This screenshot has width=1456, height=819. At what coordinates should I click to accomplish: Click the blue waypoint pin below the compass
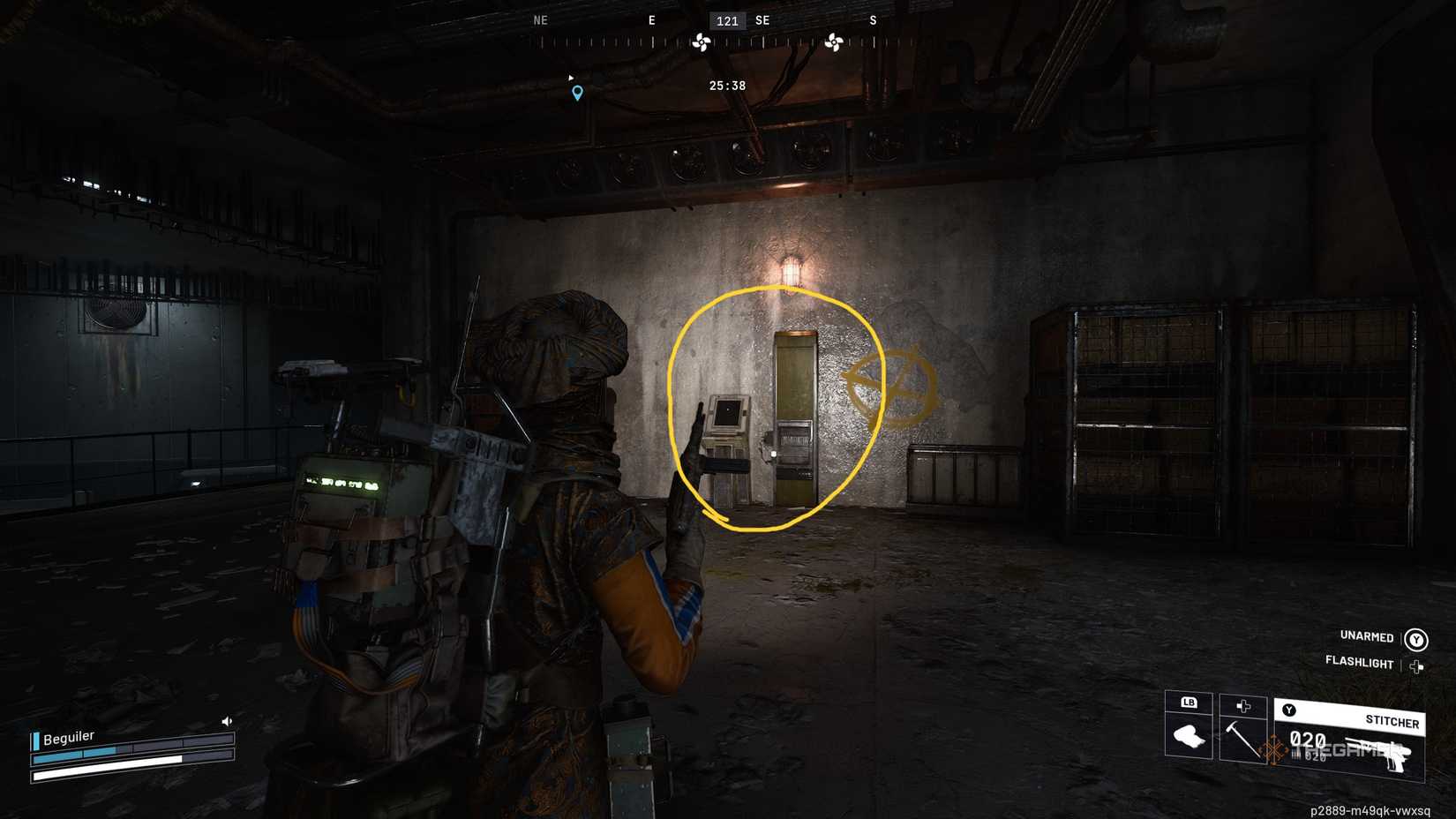[578, 92]
